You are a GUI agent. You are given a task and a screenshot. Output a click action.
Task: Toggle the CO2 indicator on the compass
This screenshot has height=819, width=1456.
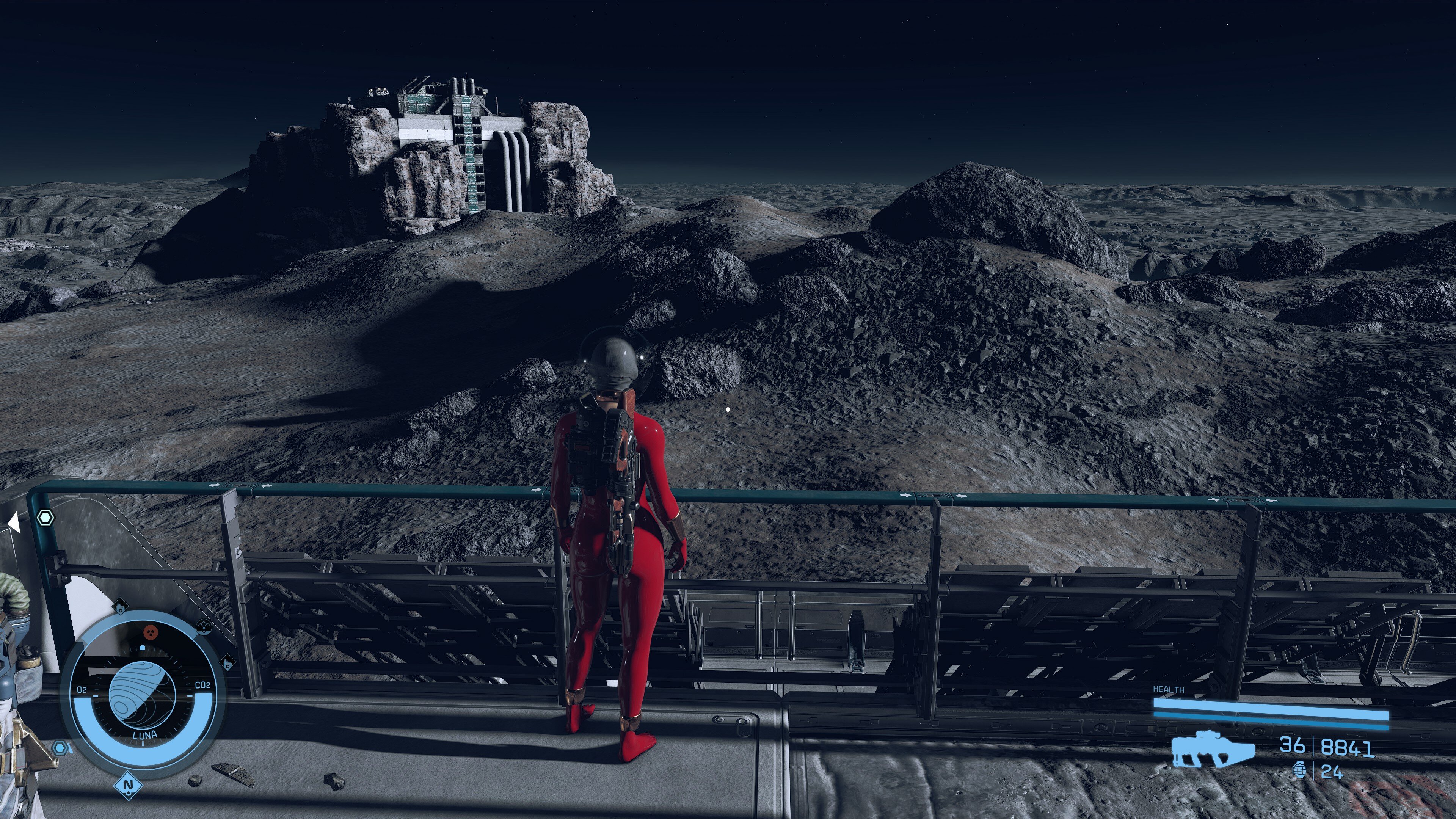204,684
